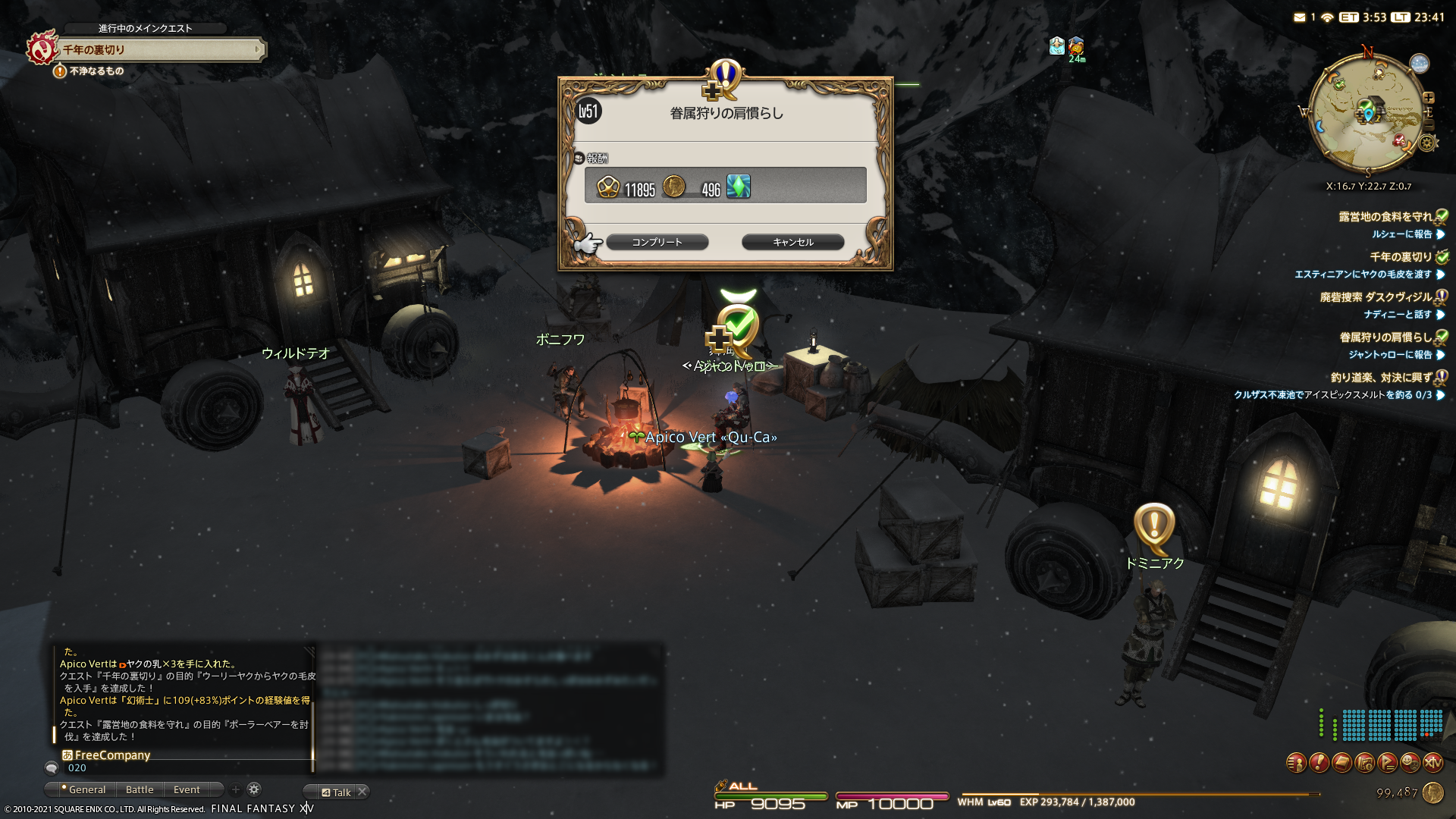The image size is (1456, 819).
Task: Select 釣り道楽、対決に興ず tracker entry
Action: [x=1381, y=378]
